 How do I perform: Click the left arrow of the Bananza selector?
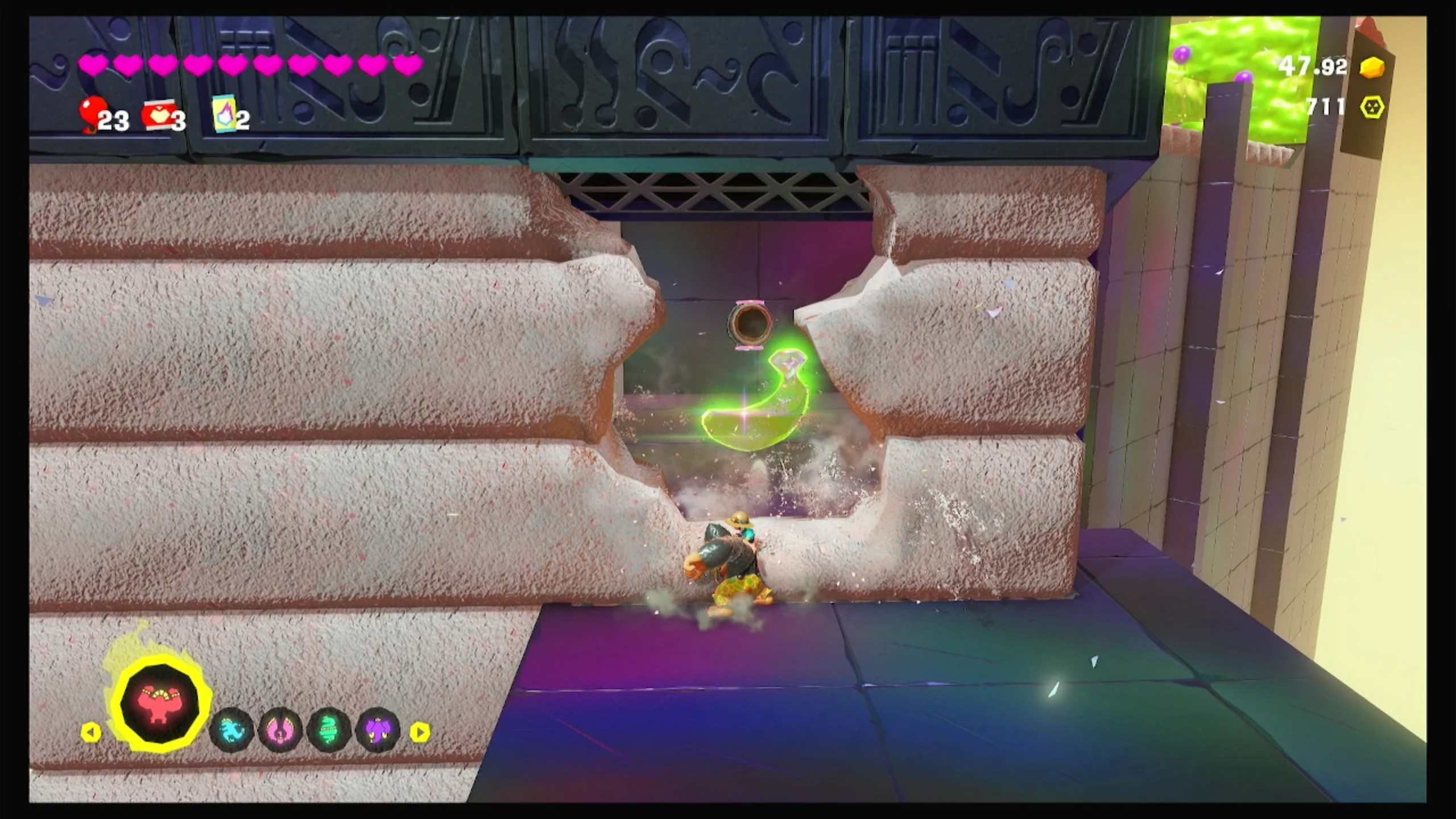click(91, 732)
